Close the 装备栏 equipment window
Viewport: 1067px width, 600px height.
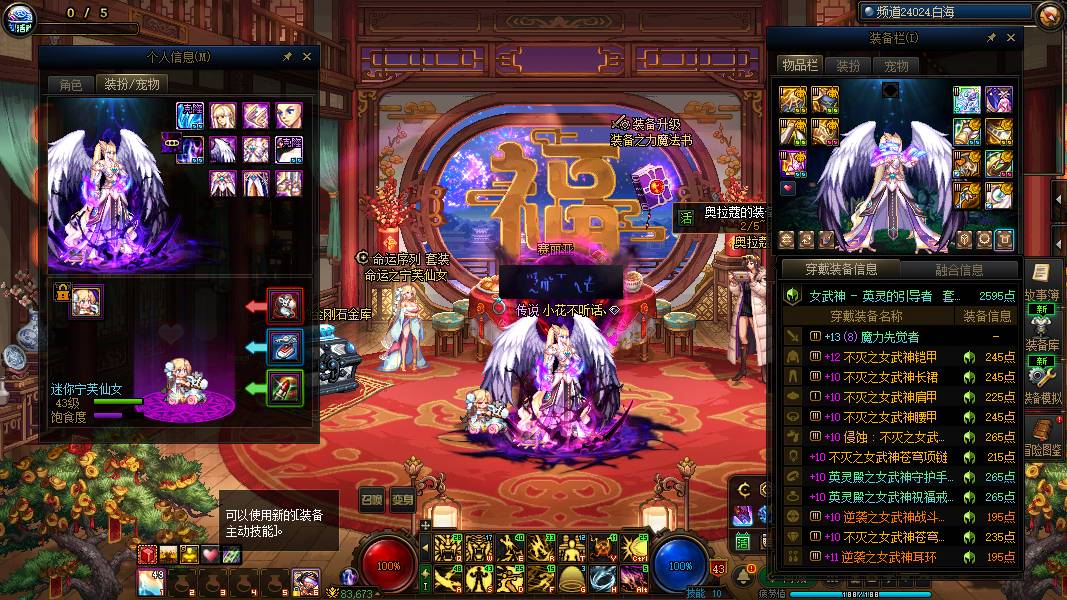[x=1011, y=38]
